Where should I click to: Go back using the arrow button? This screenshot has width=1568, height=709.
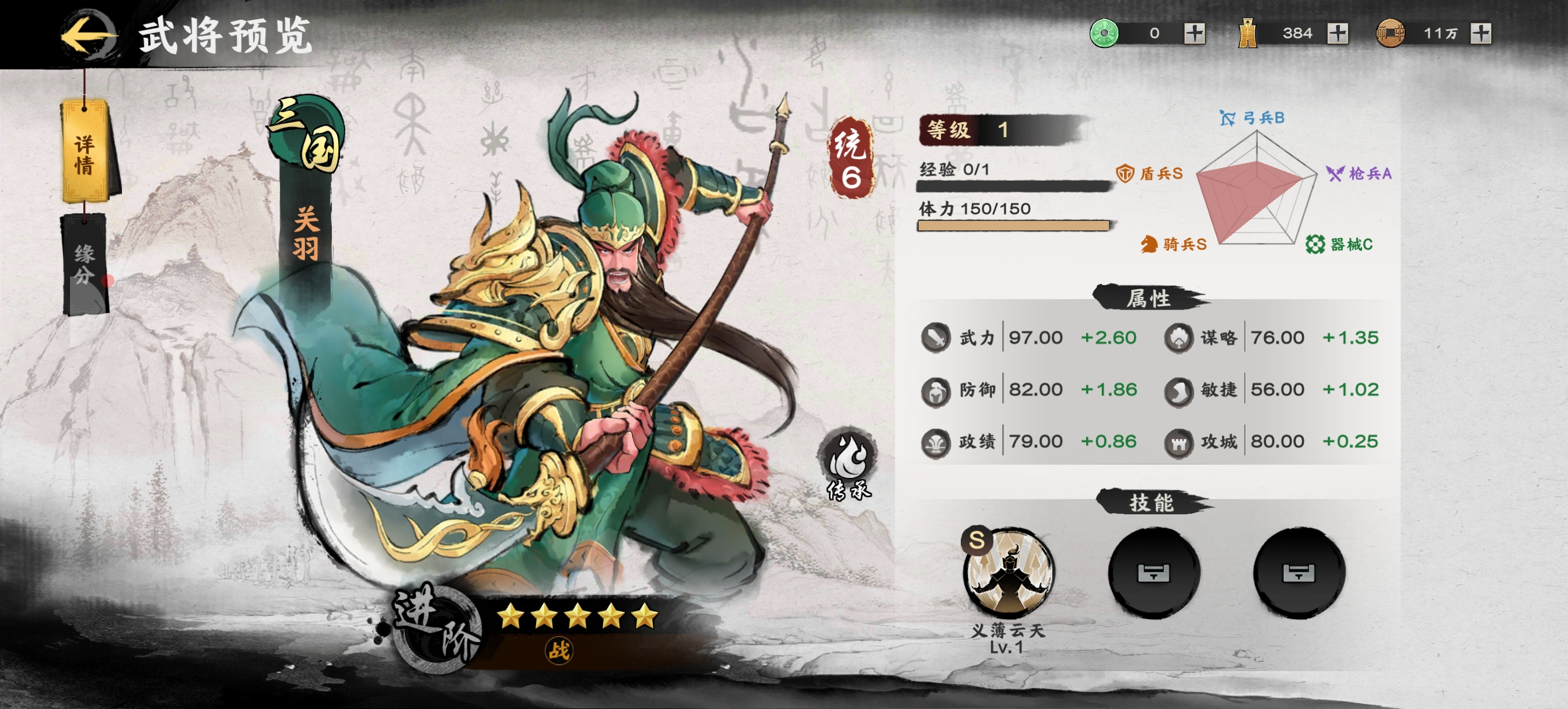pos(89,36)
